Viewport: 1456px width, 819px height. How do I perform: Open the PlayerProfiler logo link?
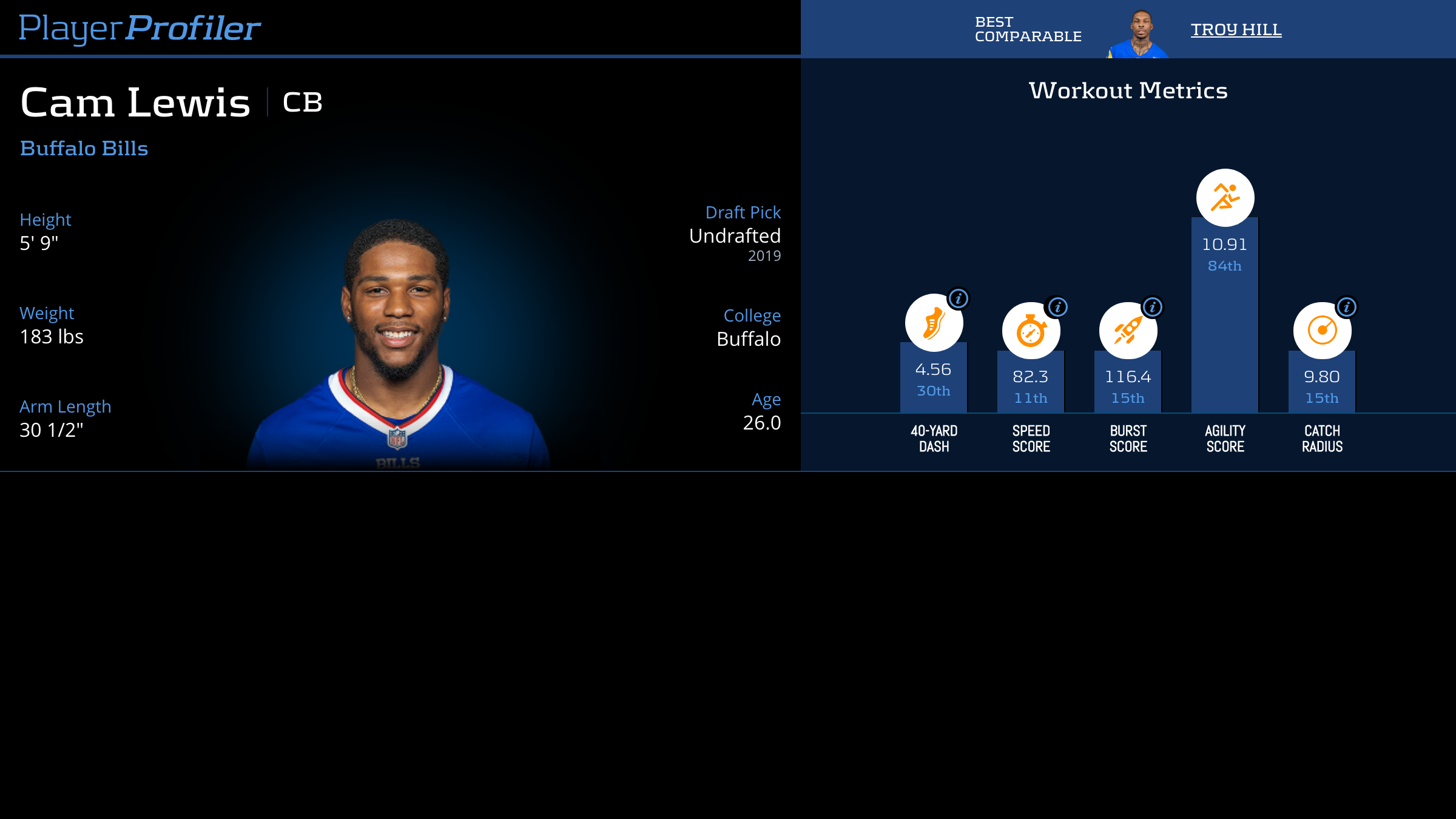[140, 28]
